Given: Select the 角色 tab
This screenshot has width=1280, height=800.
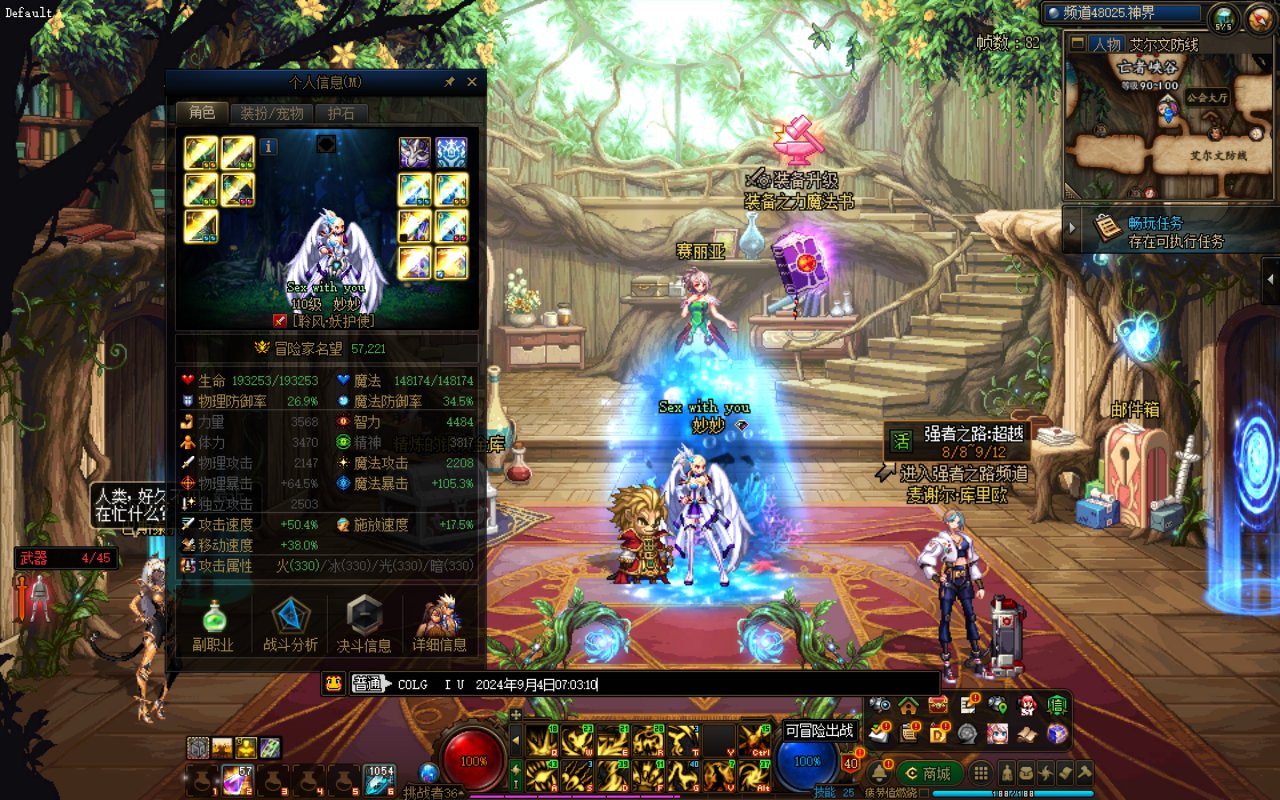Looking at the screenshot, I should coord(202,113).
